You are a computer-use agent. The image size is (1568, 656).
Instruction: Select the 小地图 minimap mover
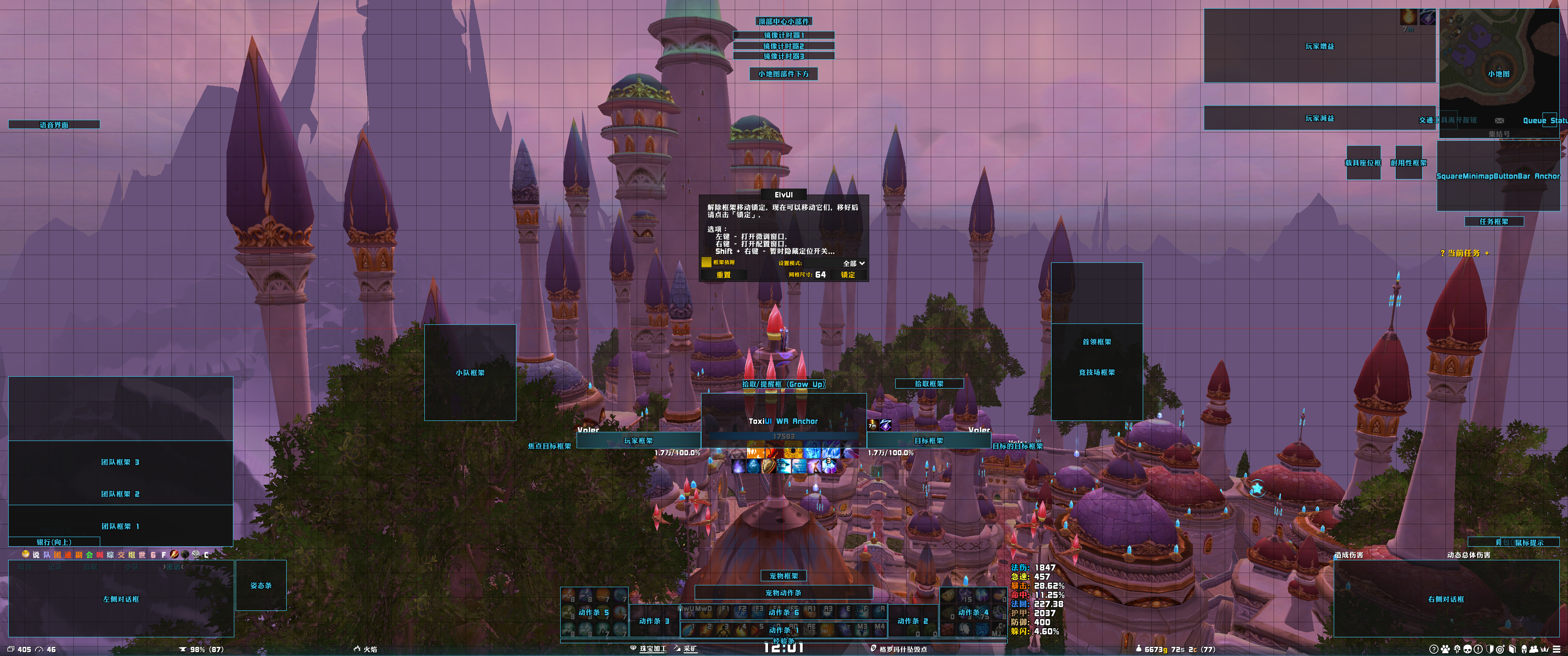1499,74
